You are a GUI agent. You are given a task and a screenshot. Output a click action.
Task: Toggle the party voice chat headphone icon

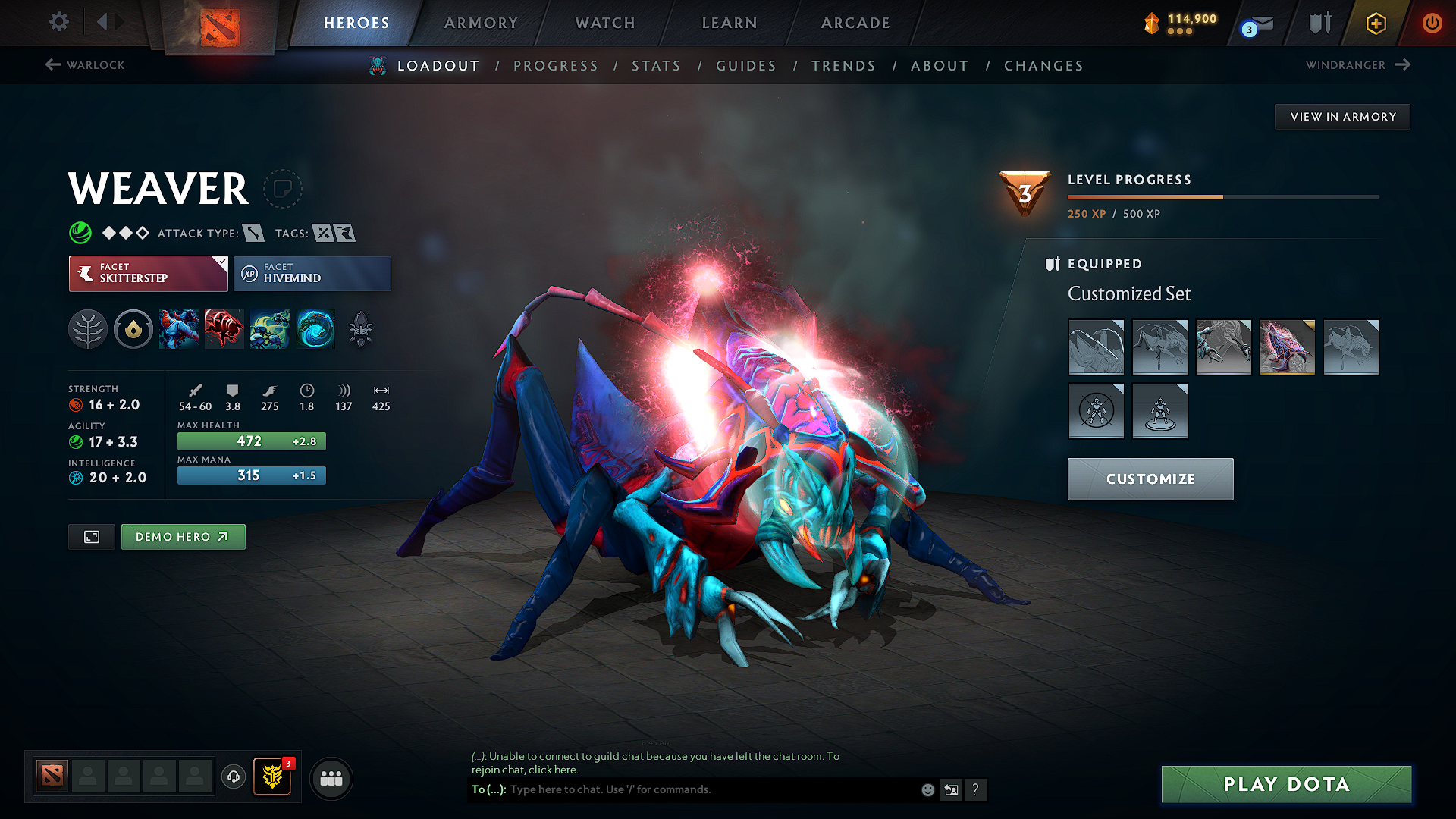click(234, 778)
